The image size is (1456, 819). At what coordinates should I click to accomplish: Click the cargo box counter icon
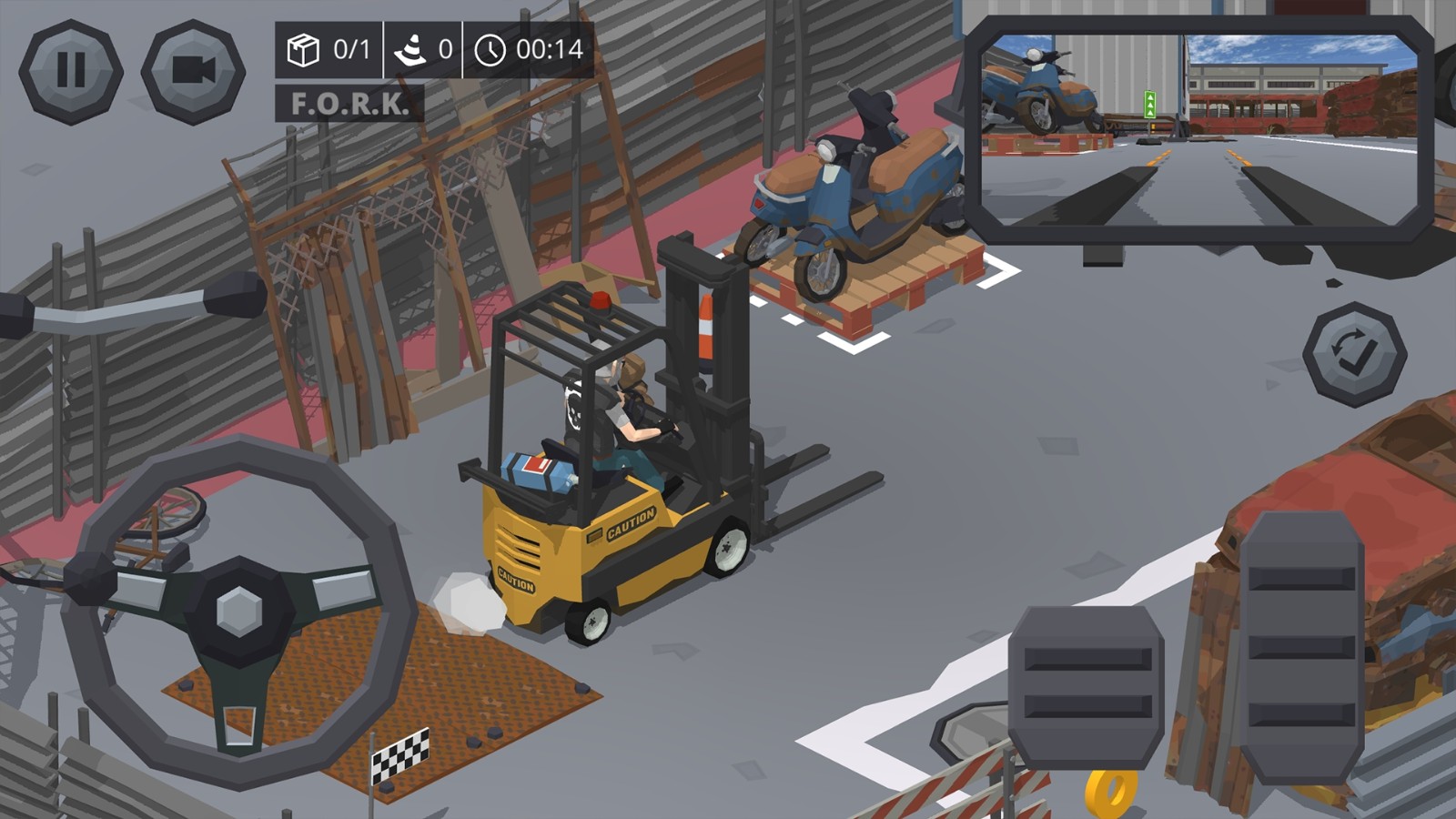[x=306, y=52]
